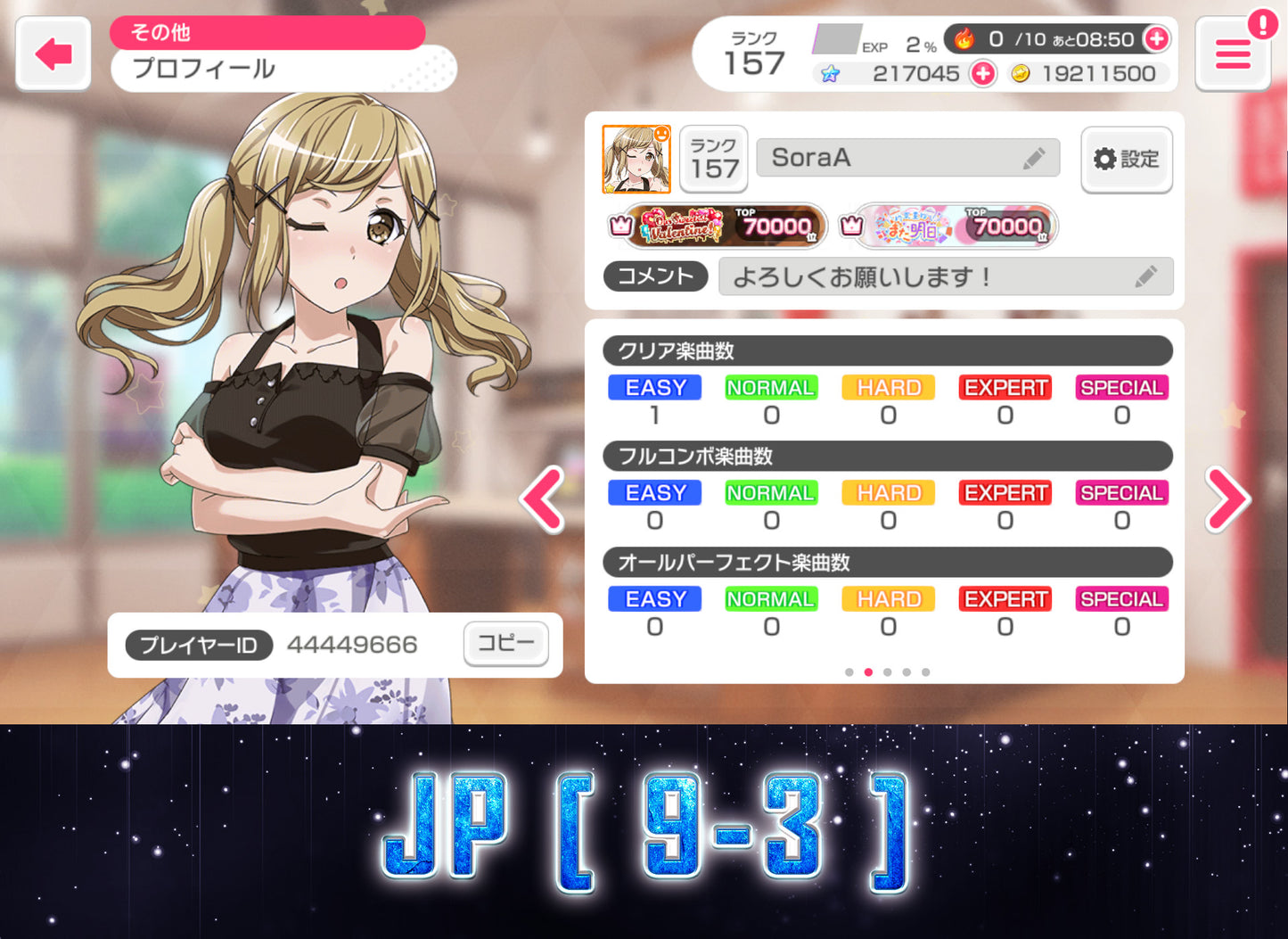This screenshot has width=1288, height=939.
Task: Switch to the その他 tab
Action: coord(267,32)
